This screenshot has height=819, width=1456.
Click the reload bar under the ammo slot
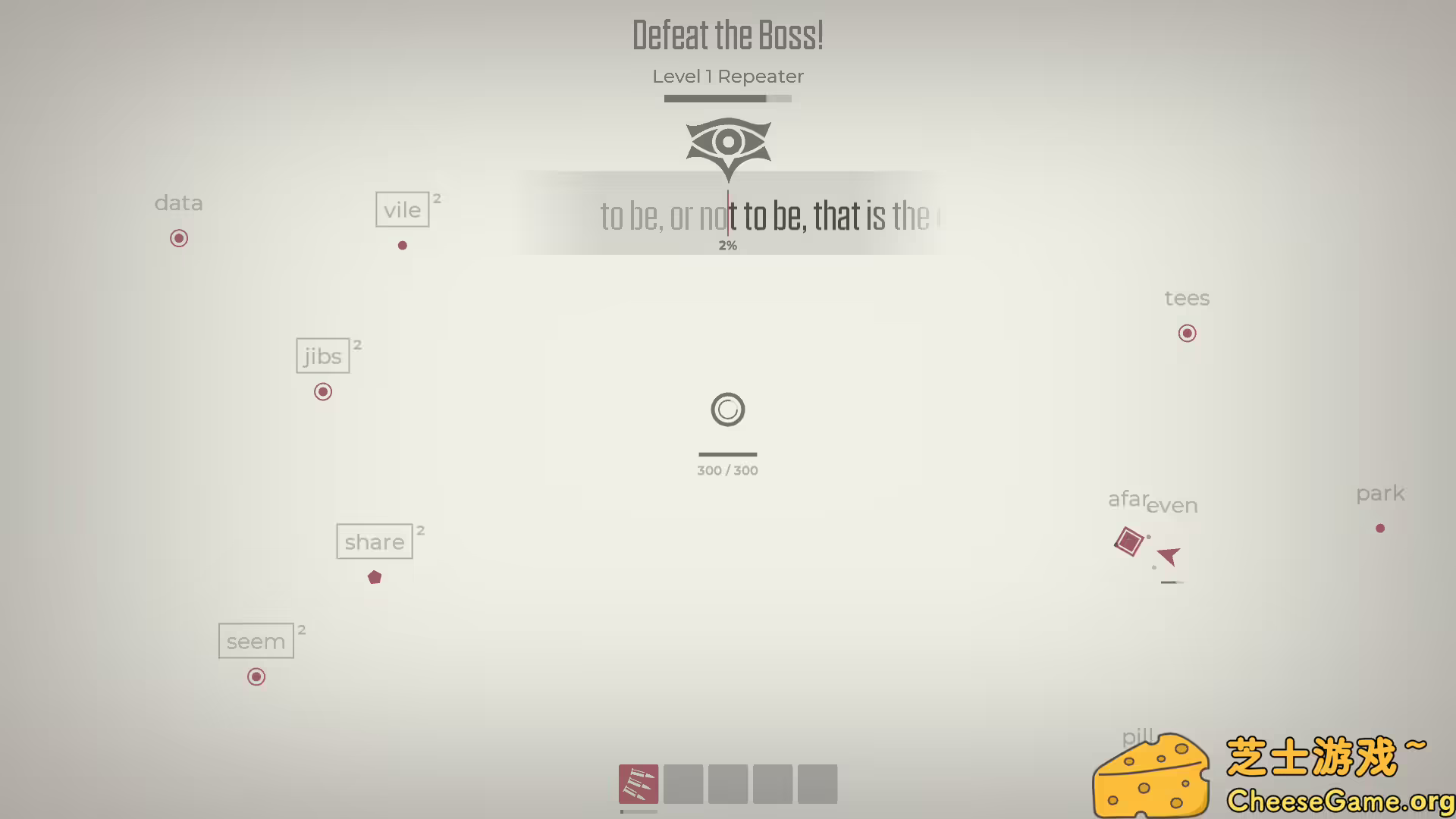[638, 811]
